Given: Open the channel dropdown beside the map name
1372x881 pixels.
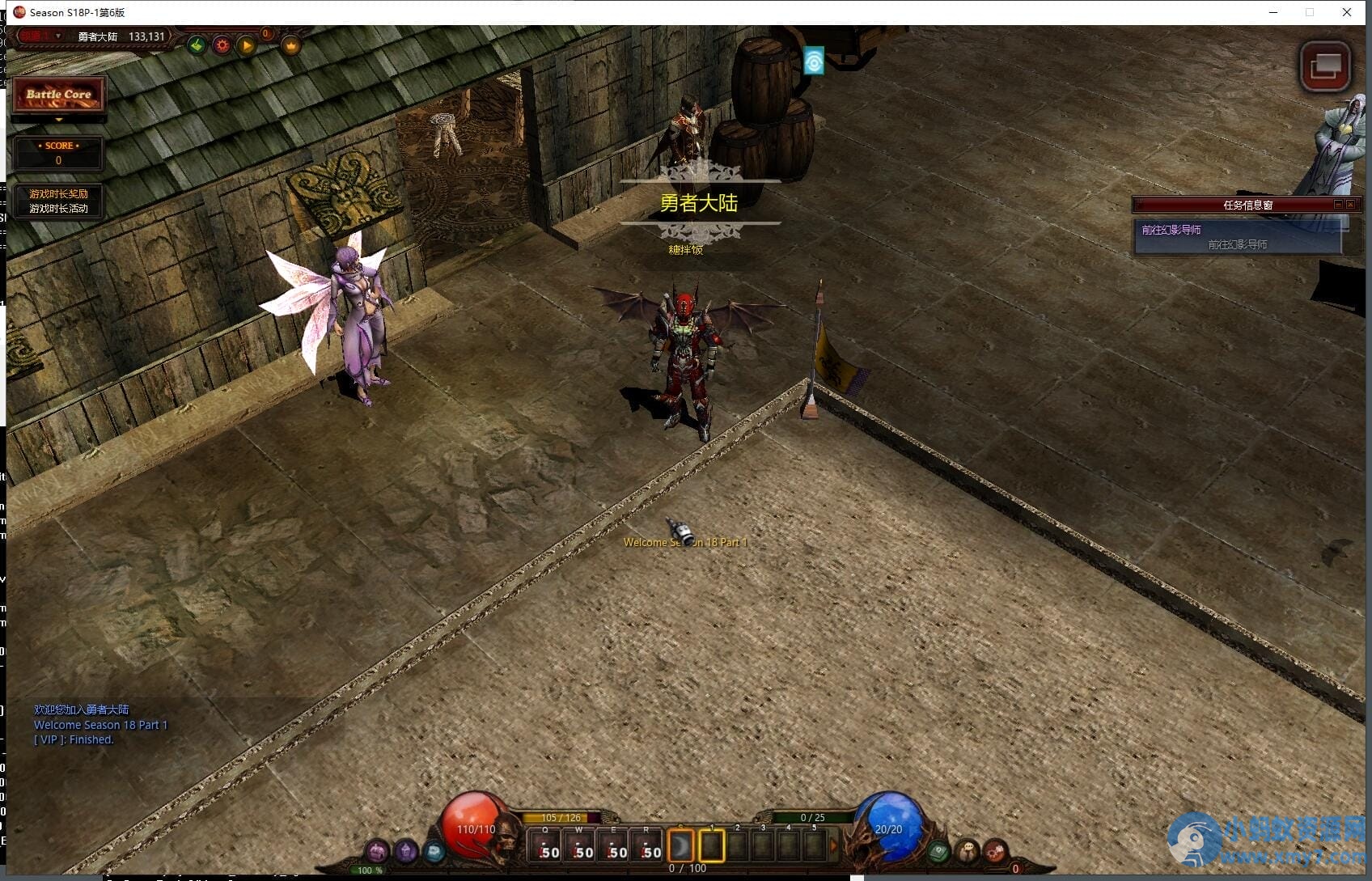Looking at the screenshot, I should (57, 36).
